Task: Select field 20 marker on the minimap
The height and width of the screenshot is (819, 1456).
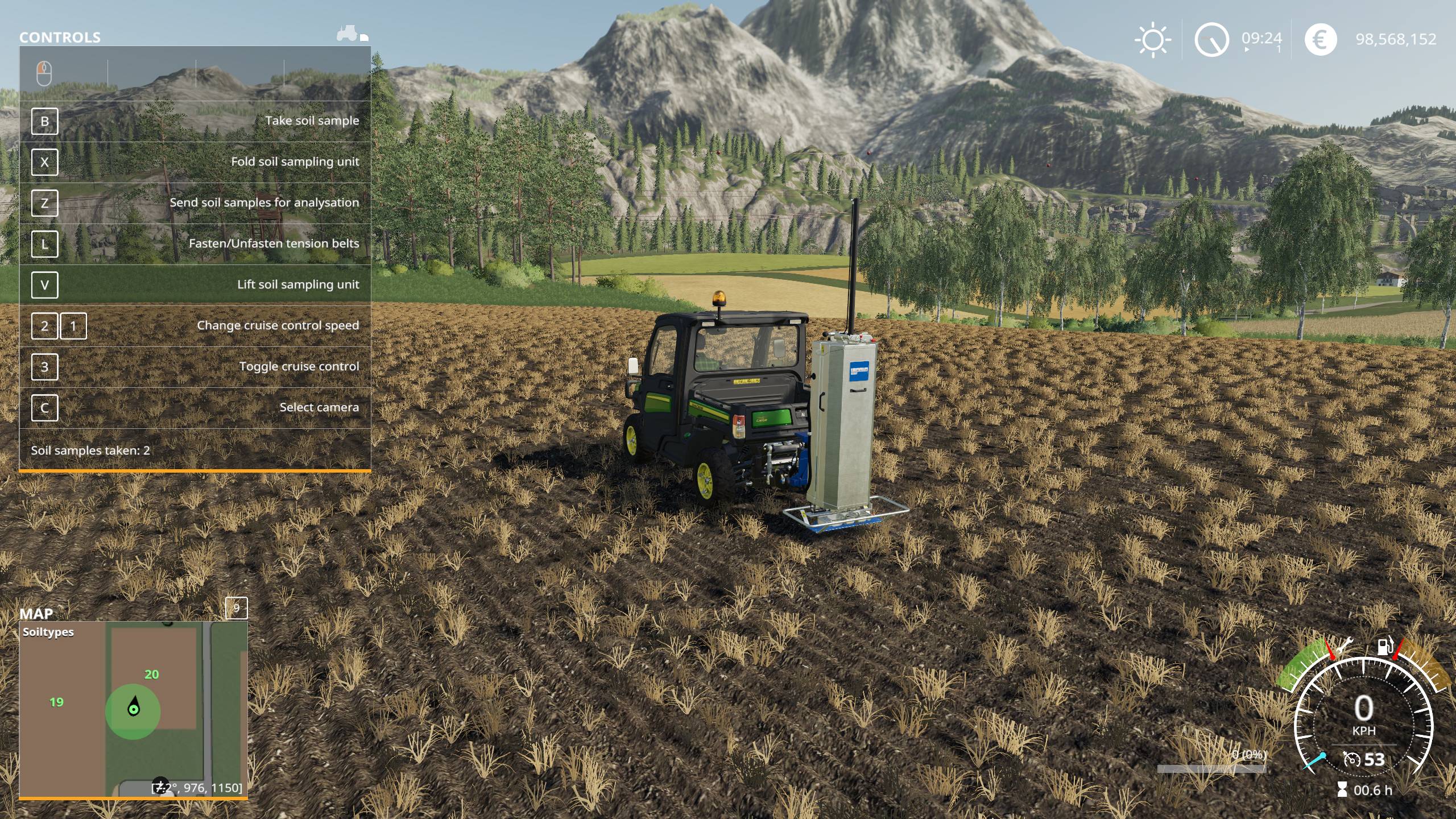Action: click(x=151, y=675)
